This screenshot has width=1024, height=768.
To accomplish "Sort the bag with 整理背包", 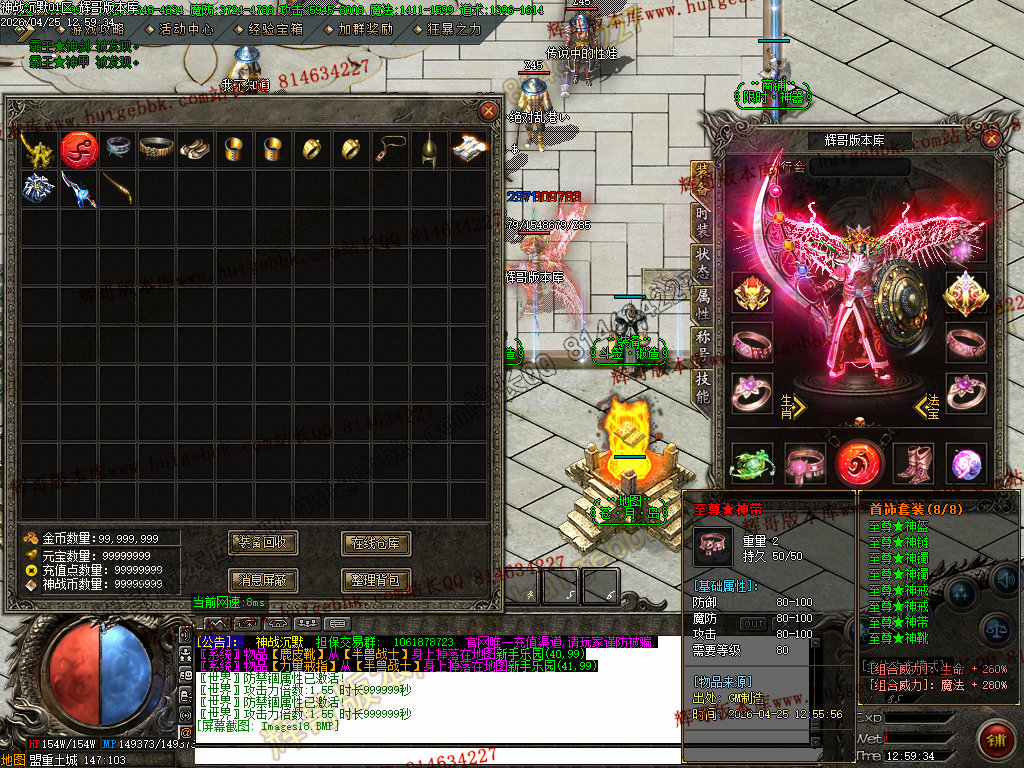I will coord(376,579).
